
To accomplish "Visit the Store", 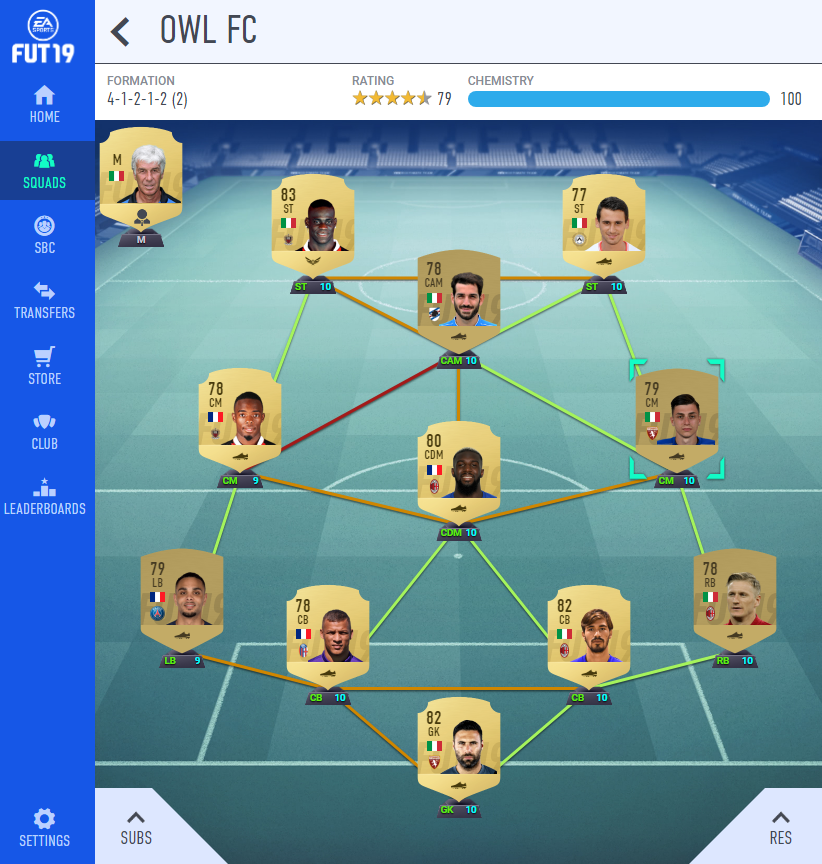I will pyautogui.click(x=45, y=366).
